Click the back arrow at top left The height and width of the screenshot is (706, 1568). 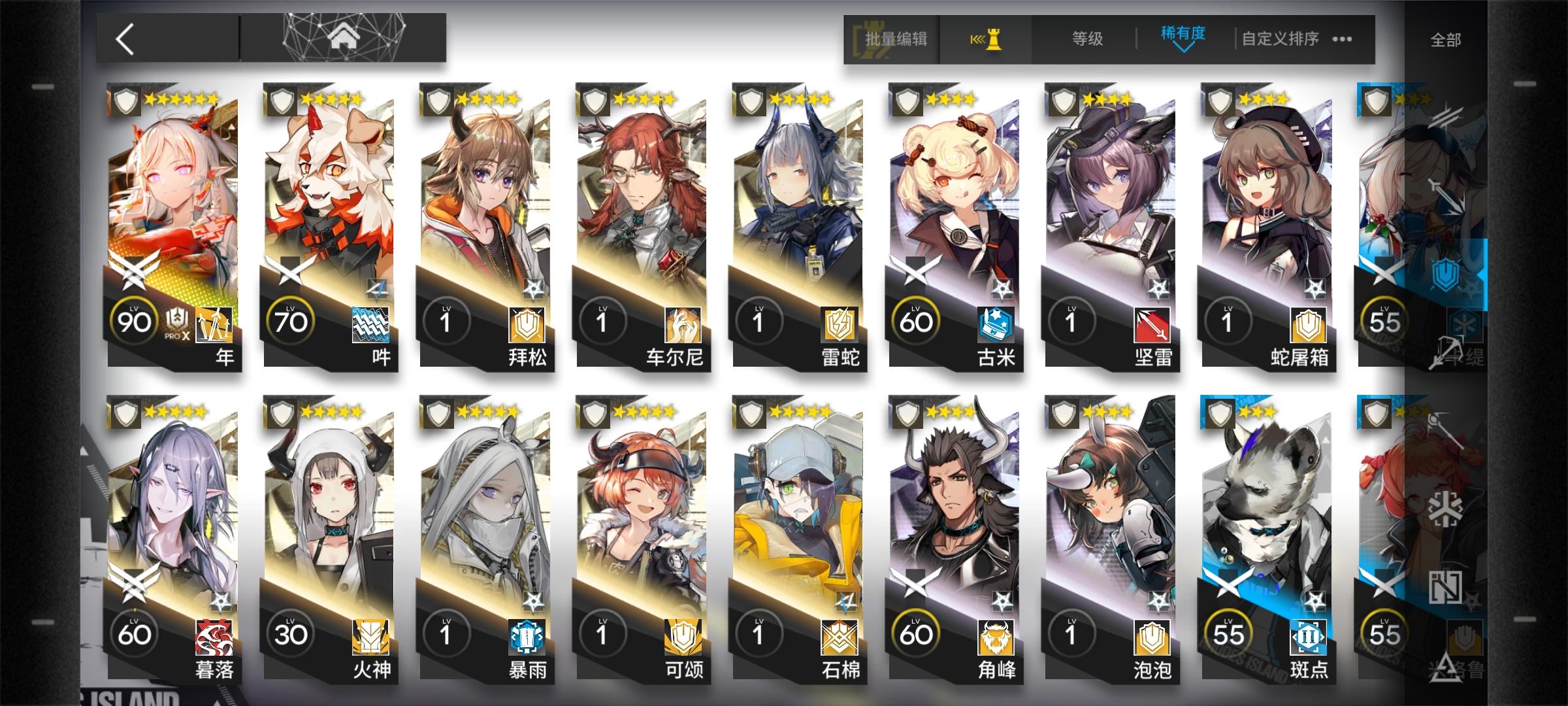click(x=128, y=39)
